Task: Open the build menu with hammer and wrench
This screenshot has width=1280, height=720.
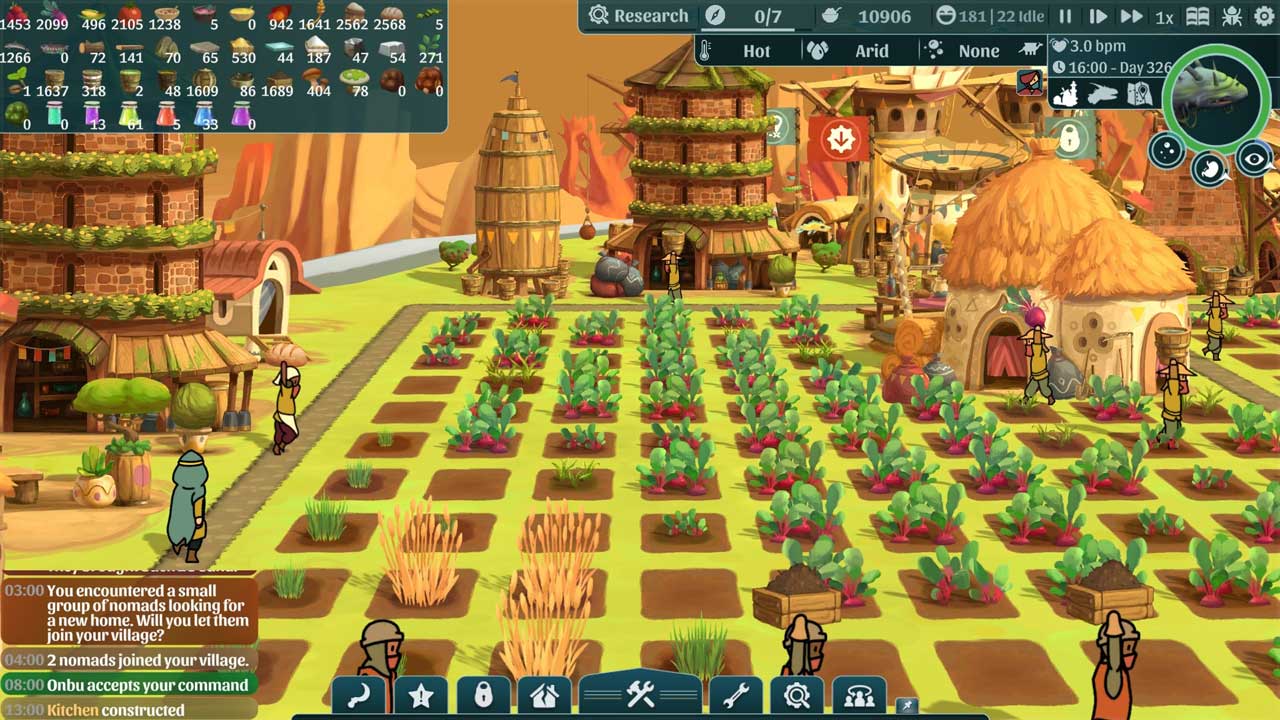Action: pyautogui.click(x=640, y=694)
